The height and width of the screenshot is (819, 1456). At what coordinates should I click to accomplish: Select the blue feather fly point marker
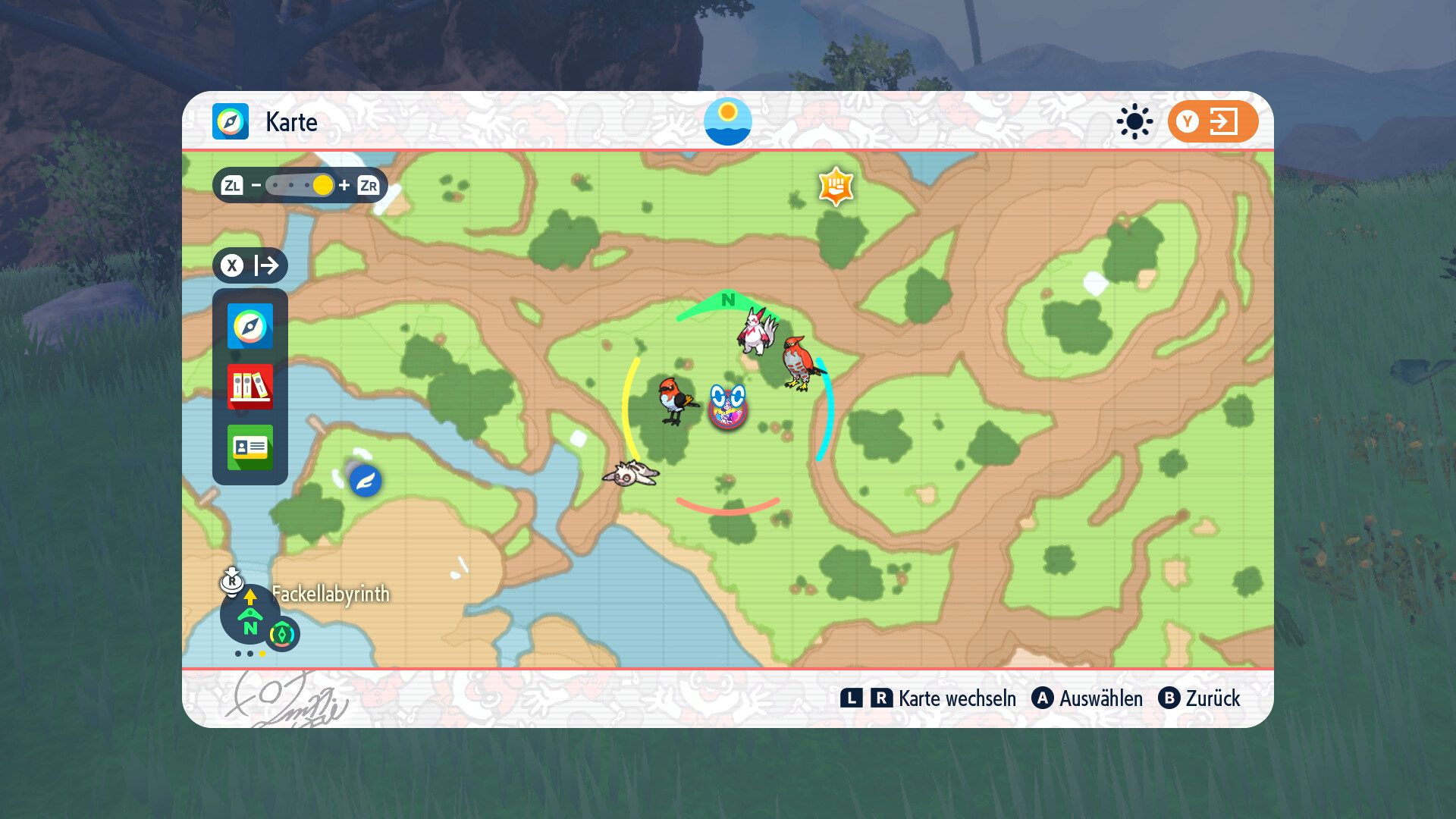pos(366,481)
